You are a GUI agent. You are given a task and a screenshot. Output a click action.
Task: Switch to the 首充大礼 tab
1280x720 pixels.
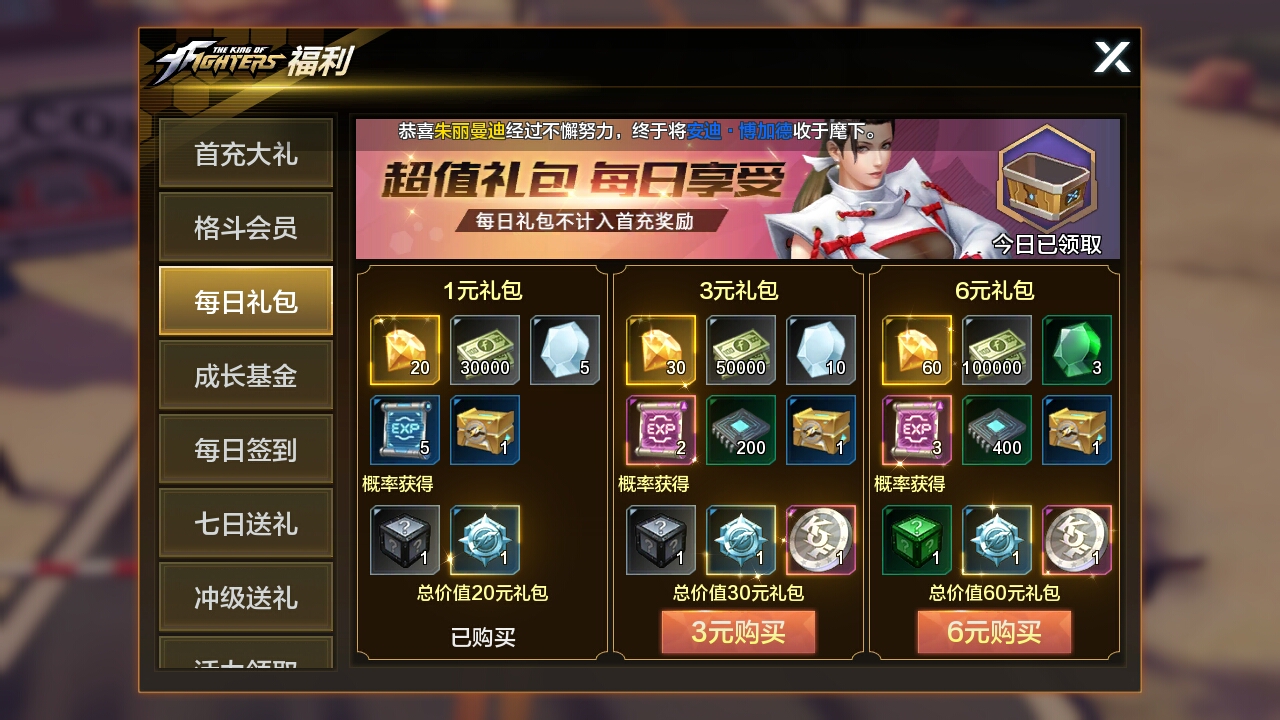tap(245, 153)
